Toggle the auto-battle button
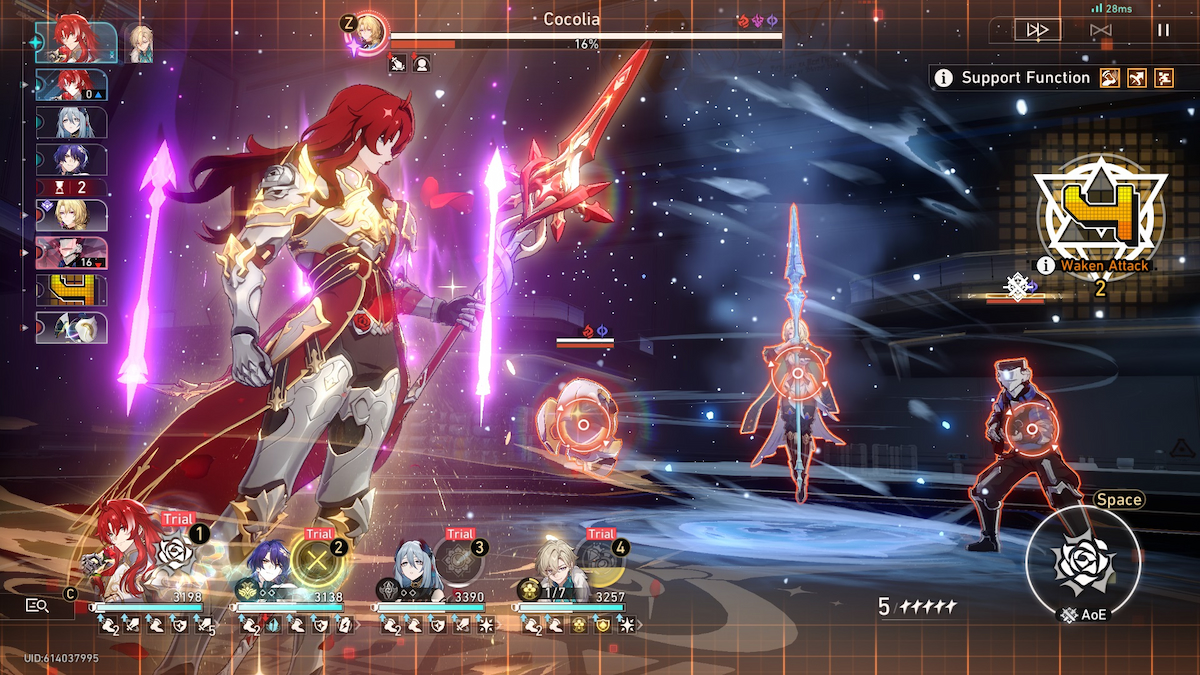Screen dimensions: 1200x675 [x=1101, y=30]
